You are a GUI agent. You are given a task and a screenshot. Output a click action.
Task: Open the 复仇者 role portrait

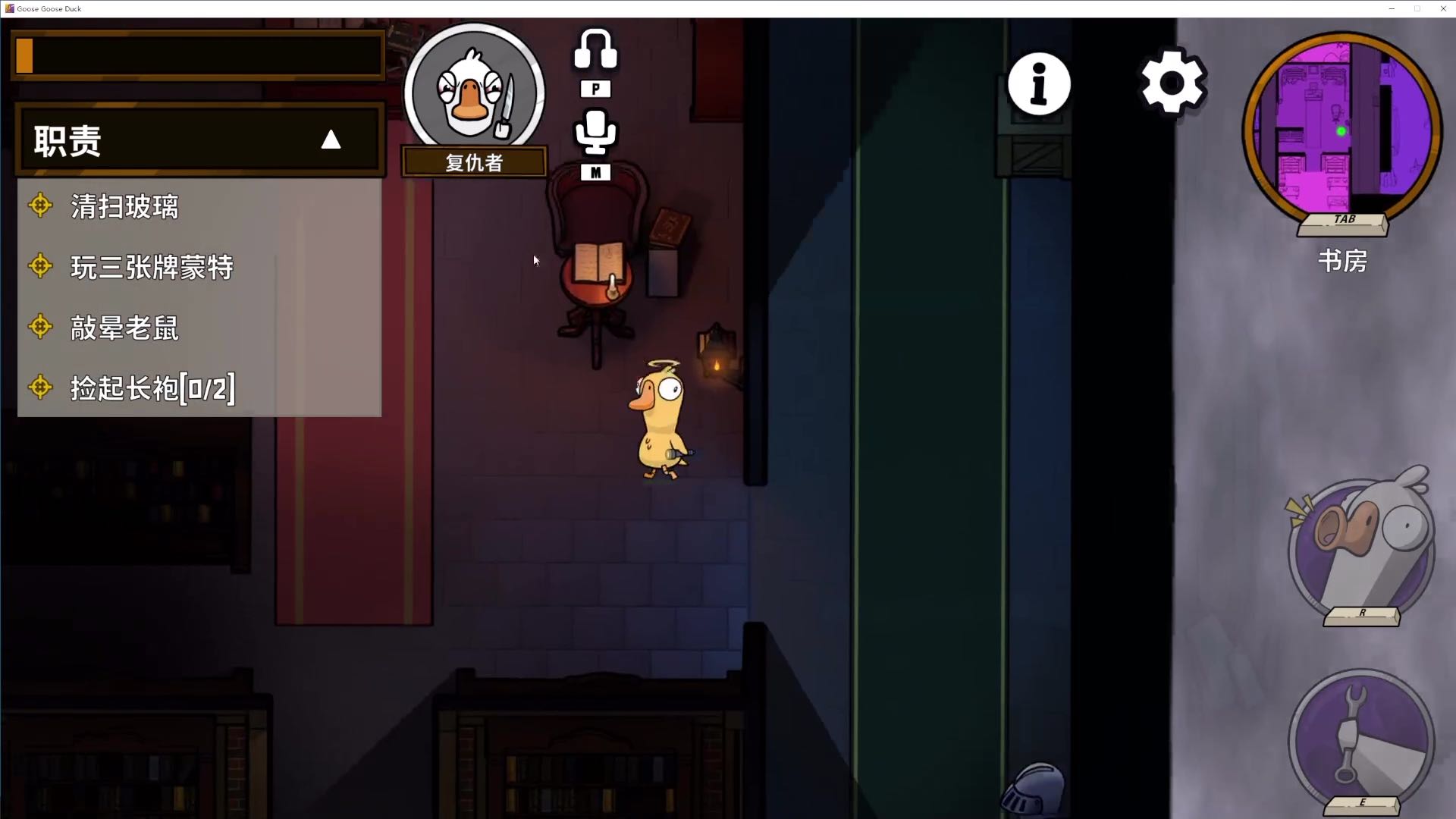click(474, 93)
